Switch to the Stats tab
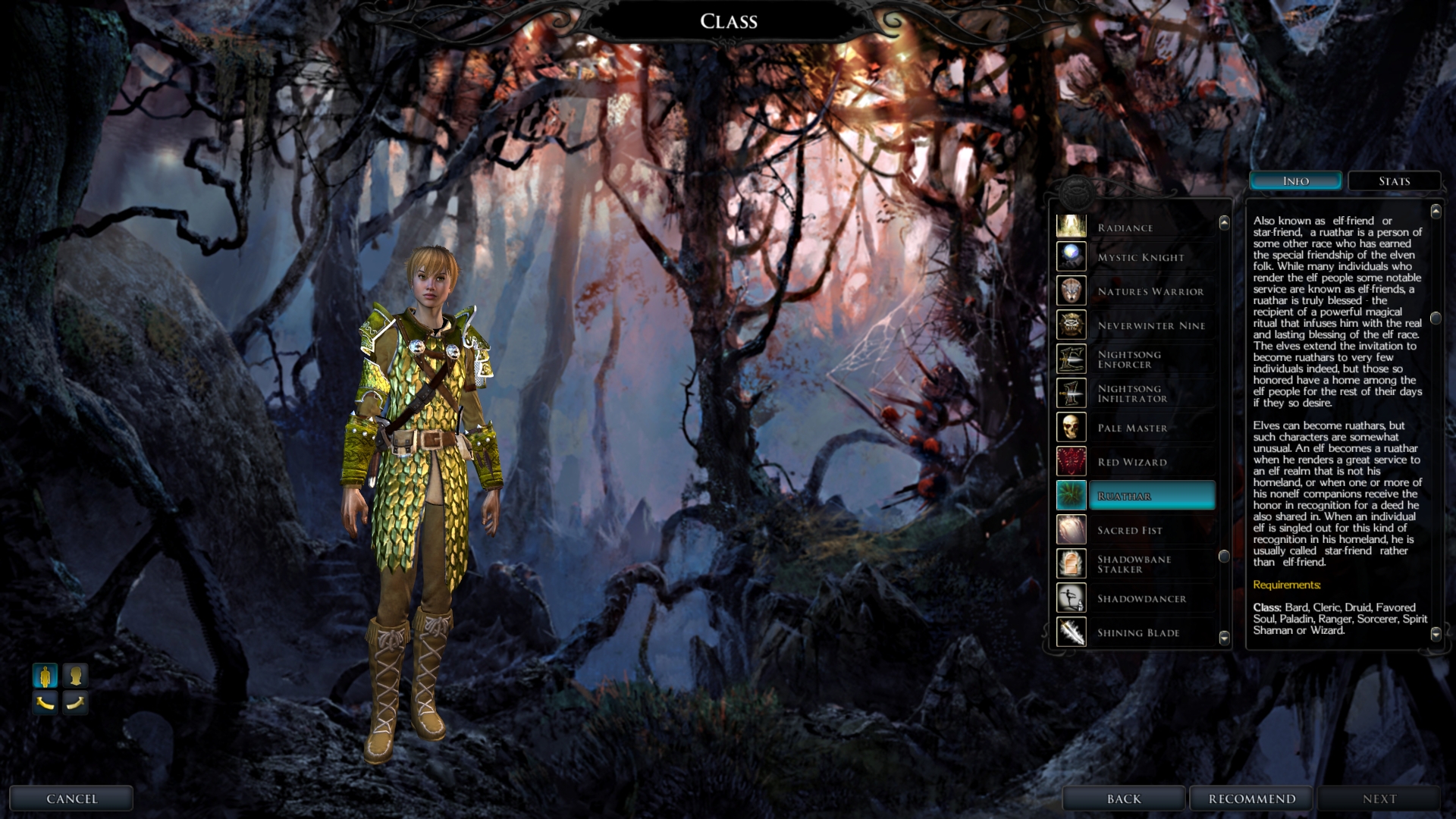1456x819 pixels. click(1394, 181)
